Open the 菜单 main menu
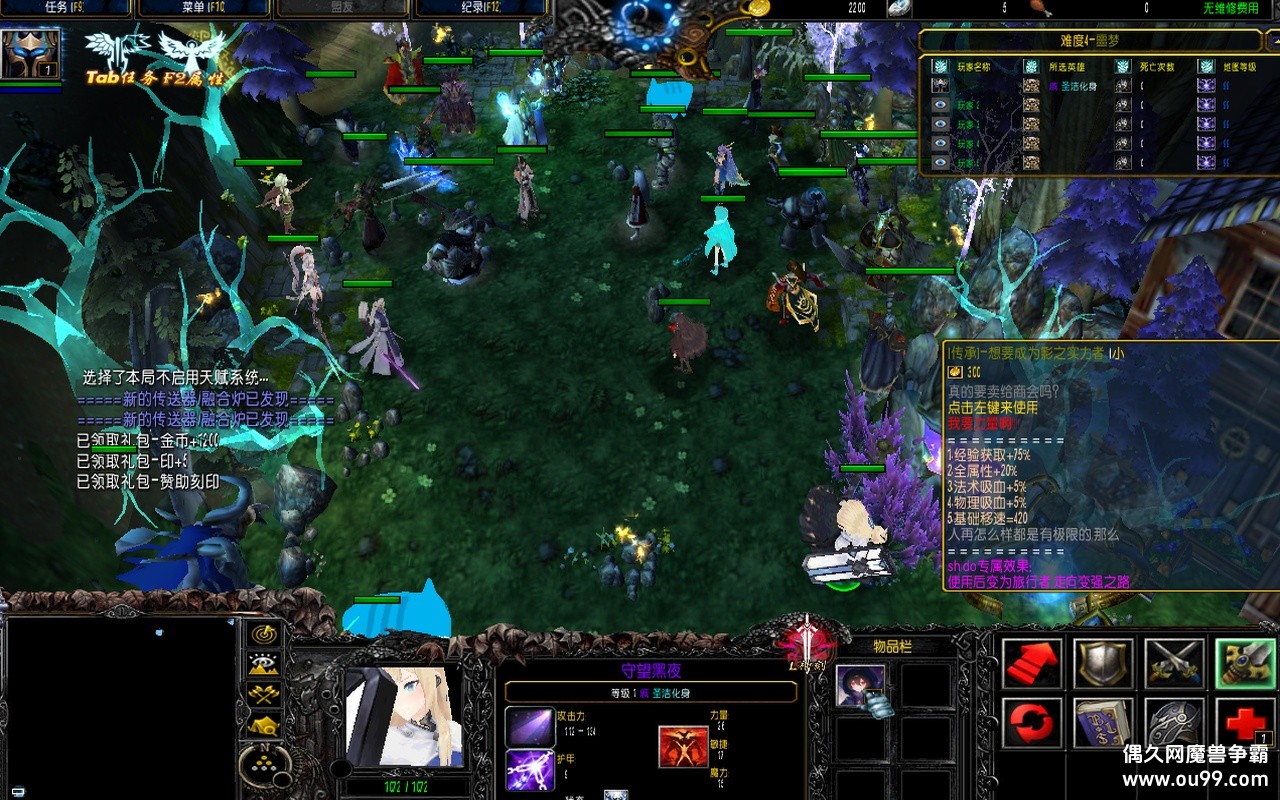The width and height of the screenshot is (1280, 800). coord(203,8)
